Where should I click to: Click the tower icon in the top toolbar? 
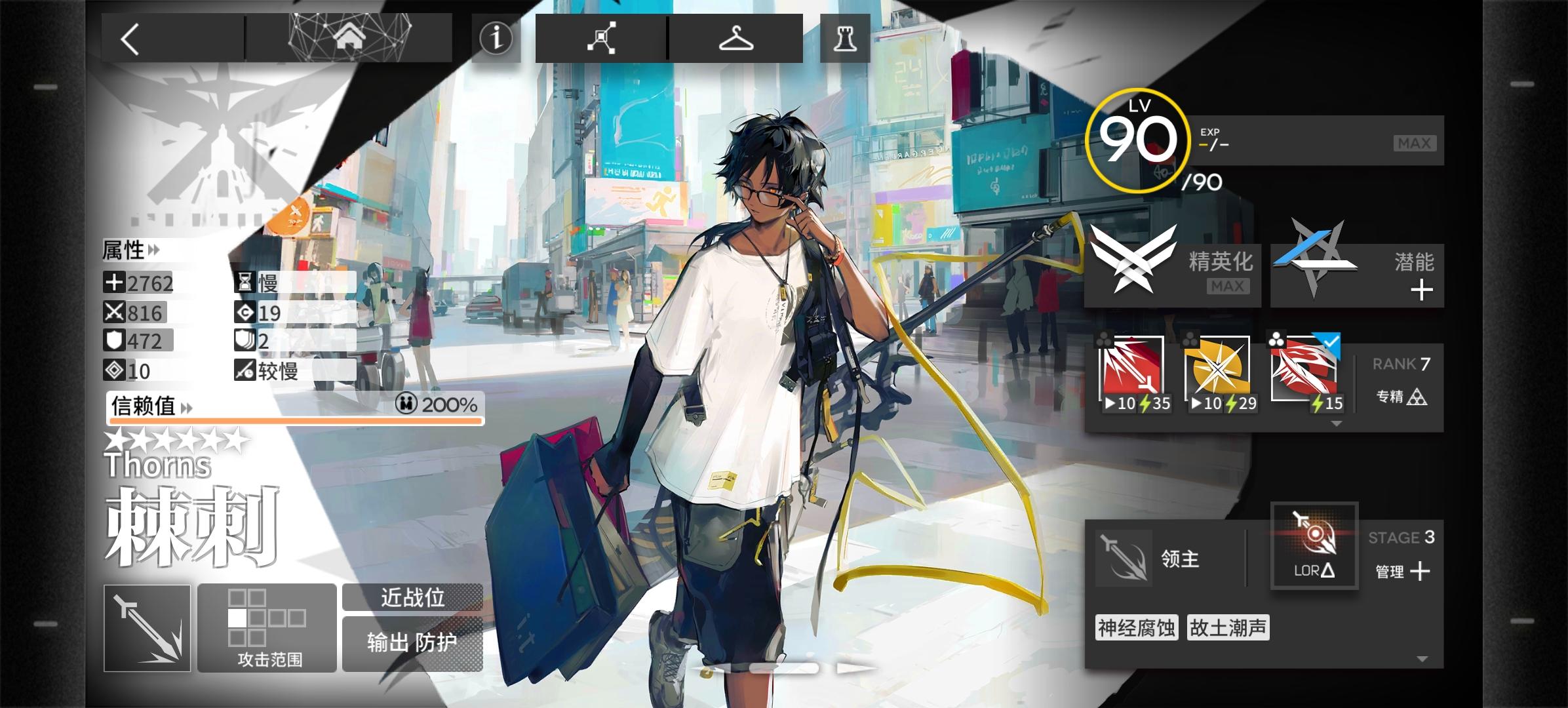point(844,39)
